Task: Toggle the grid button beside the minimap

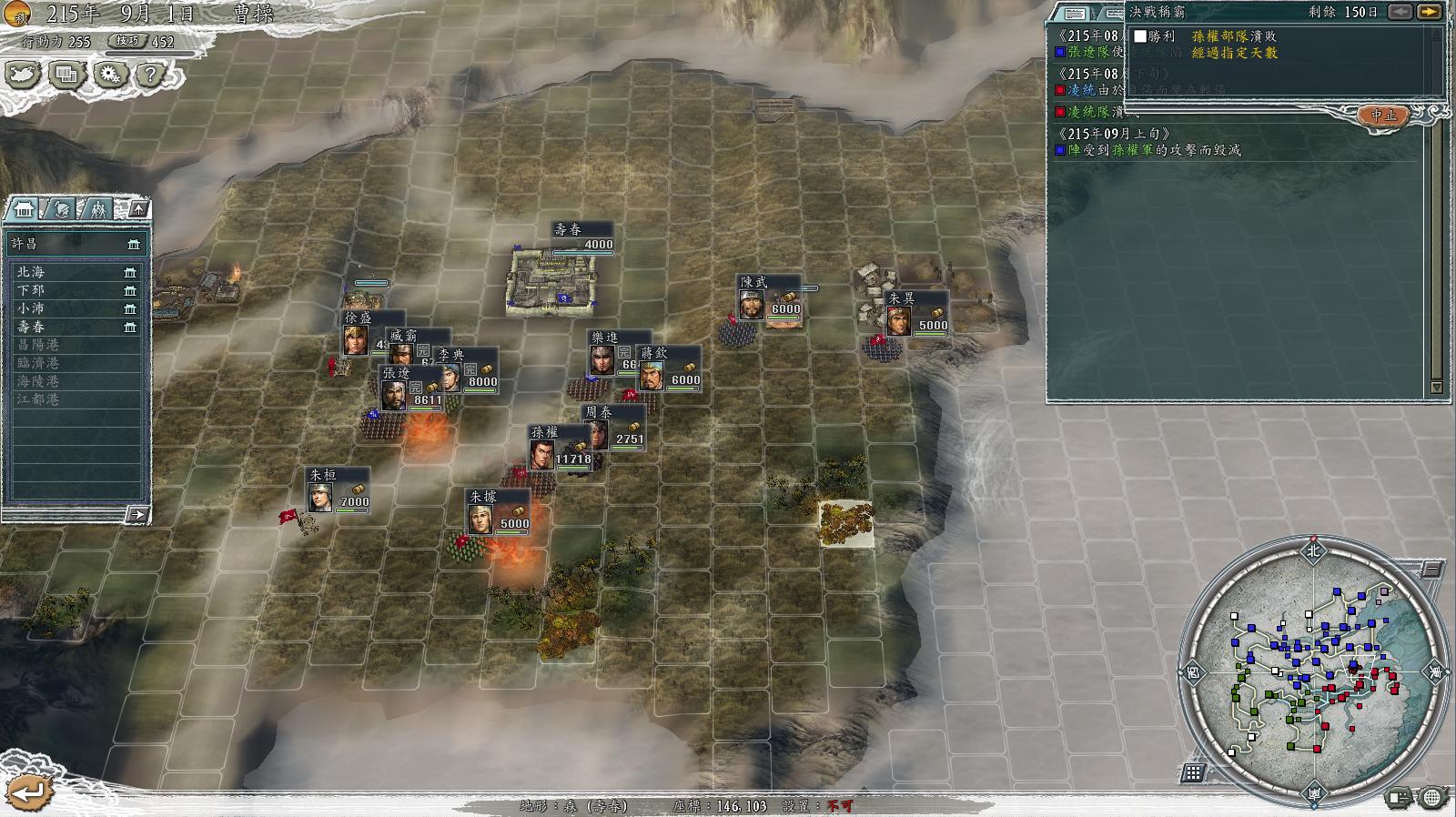Action: tap(1193, 773)
